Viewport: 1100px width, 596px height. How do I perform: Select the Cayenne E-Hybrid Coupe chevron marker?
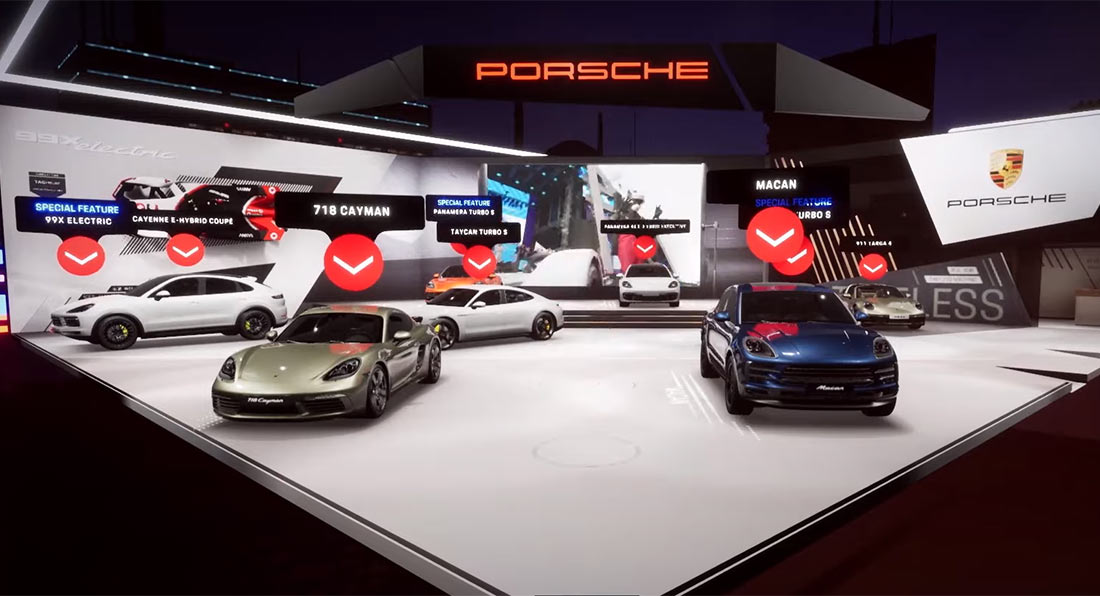[x=185, y=249]
